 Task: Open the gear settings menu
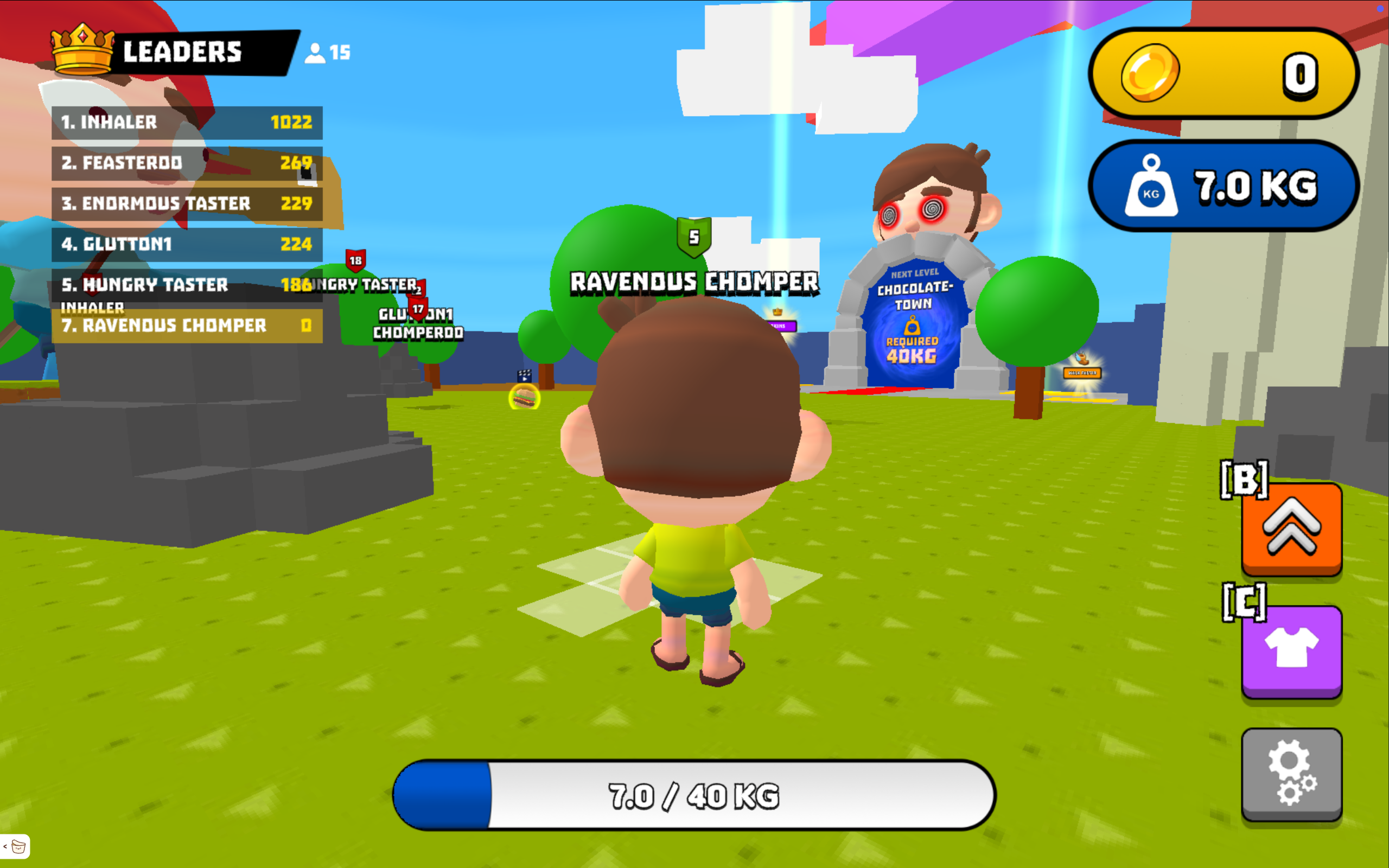(x=1291, y=773)
